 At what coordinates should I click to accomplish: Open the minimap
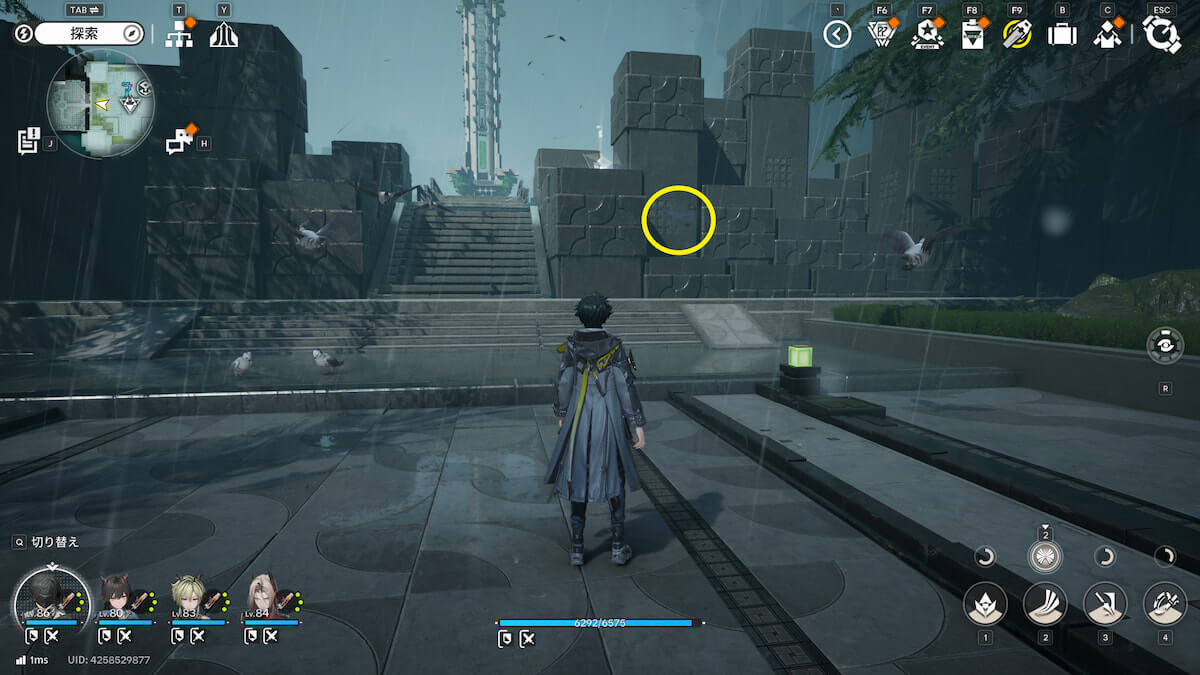pos(100,104)
